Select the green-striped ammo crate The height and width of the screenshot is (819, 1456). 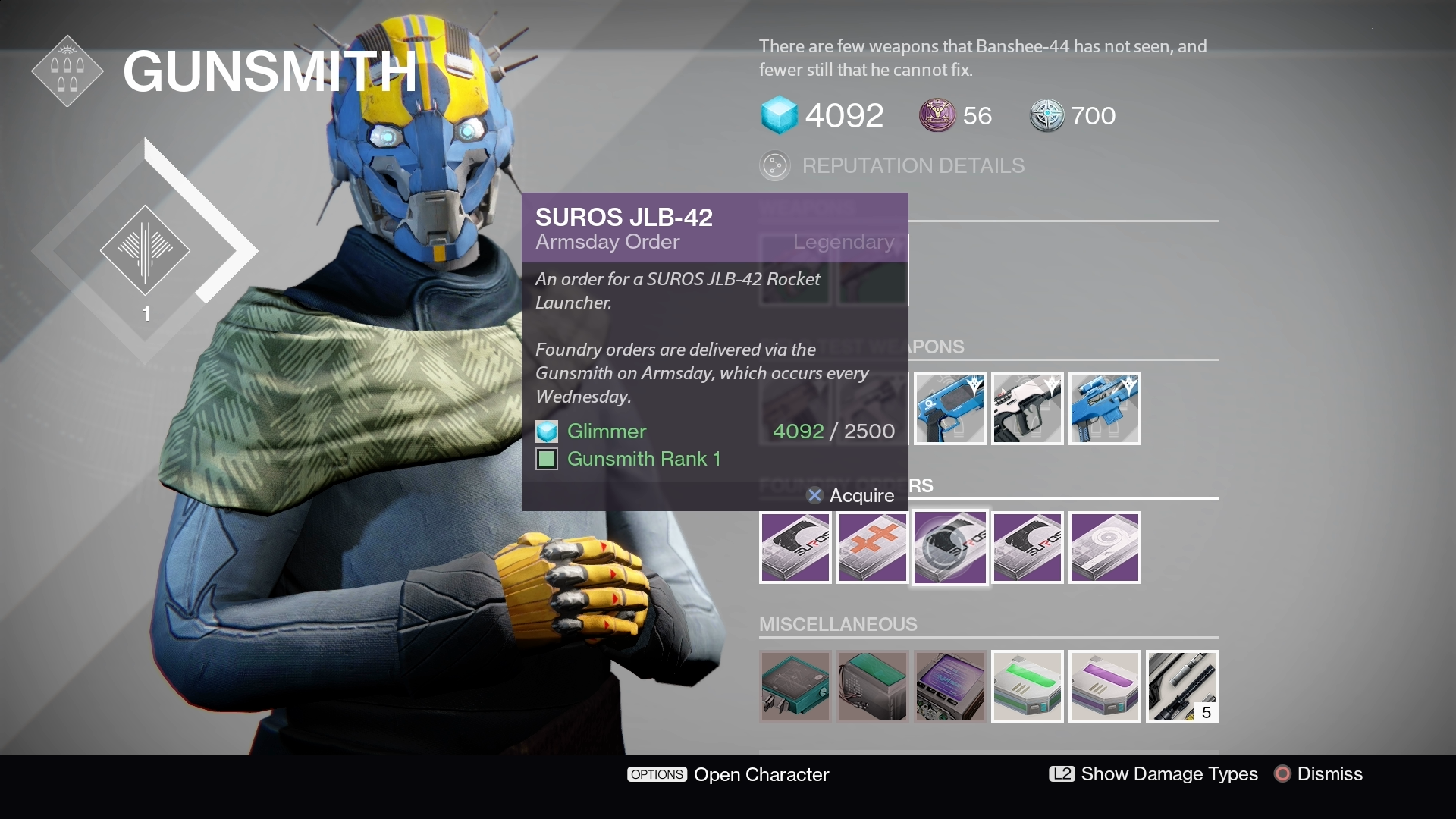1027,686
